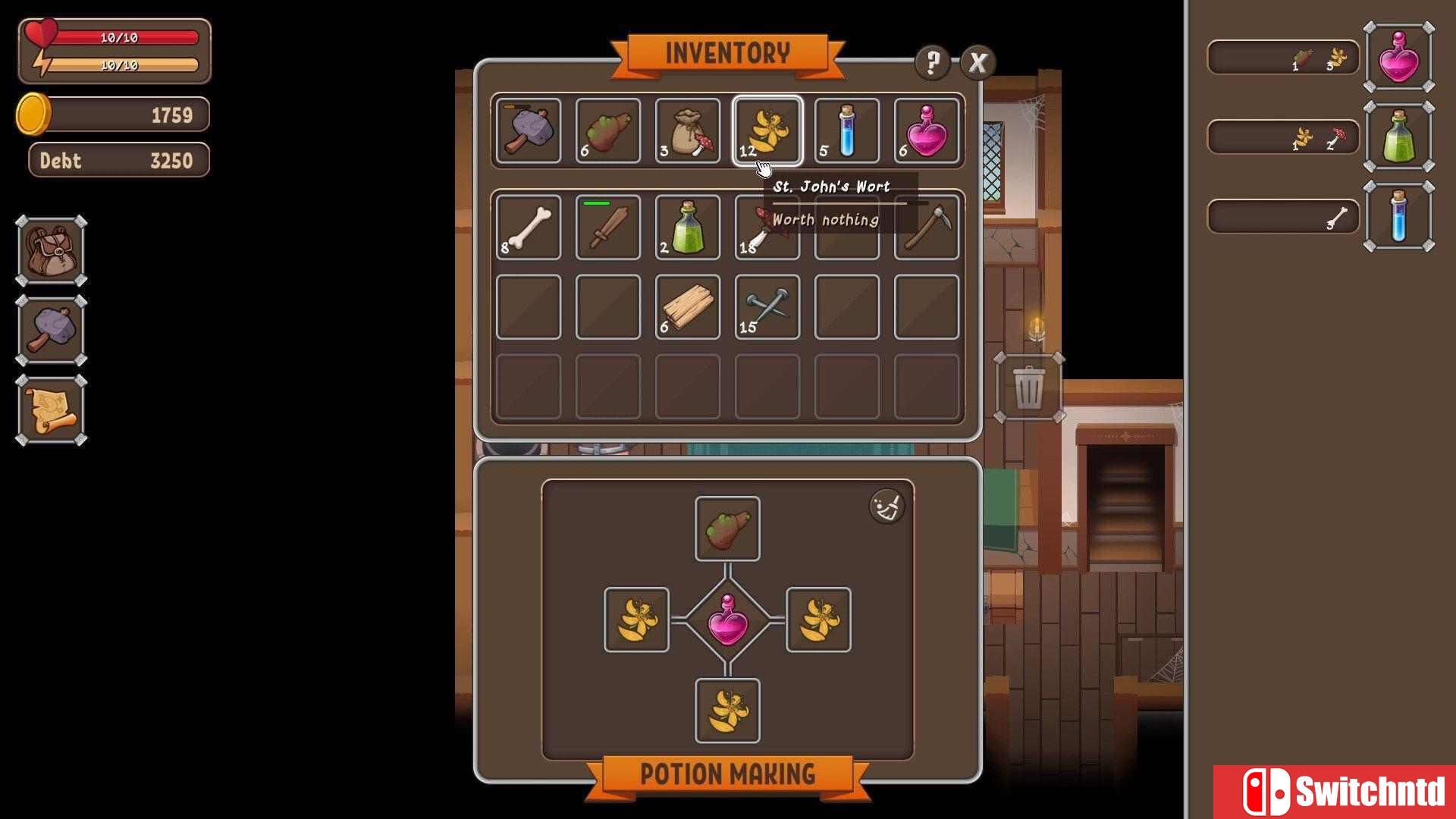Choose the wooden planks stack

(x=688, y=307)
